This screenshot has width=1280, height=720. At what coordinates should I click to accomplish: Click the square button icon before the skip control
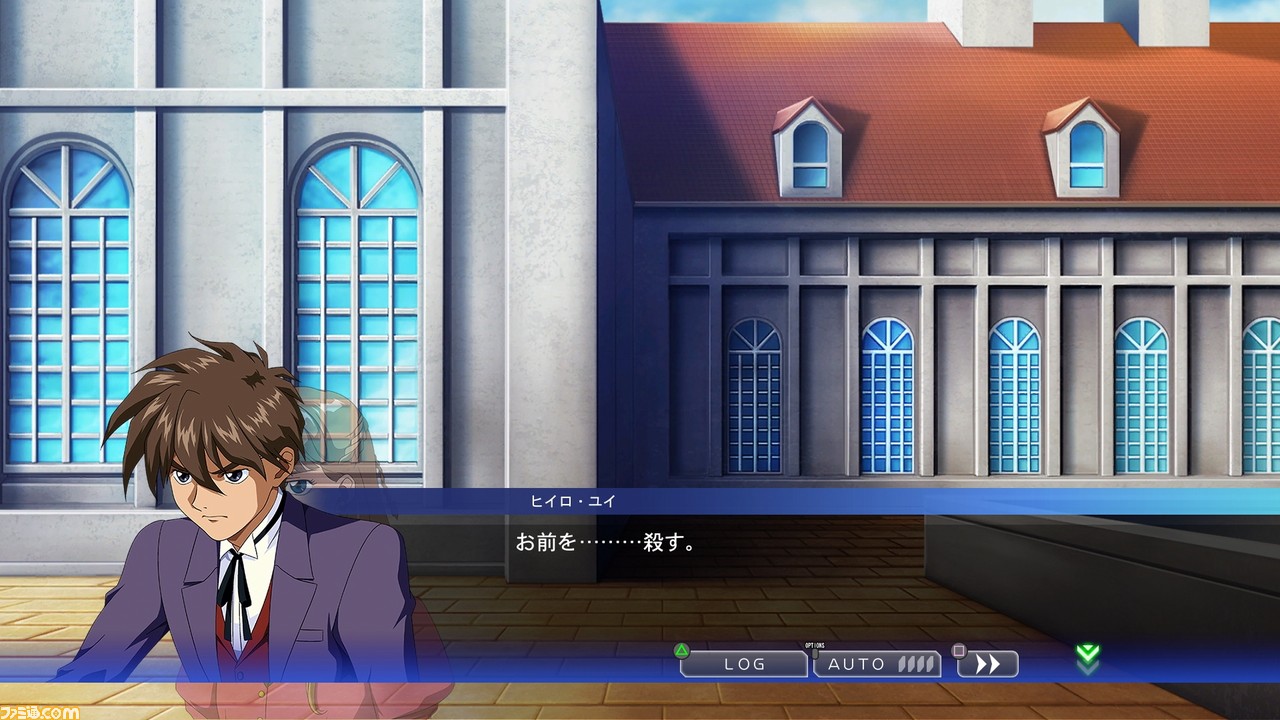click(959, 650)
